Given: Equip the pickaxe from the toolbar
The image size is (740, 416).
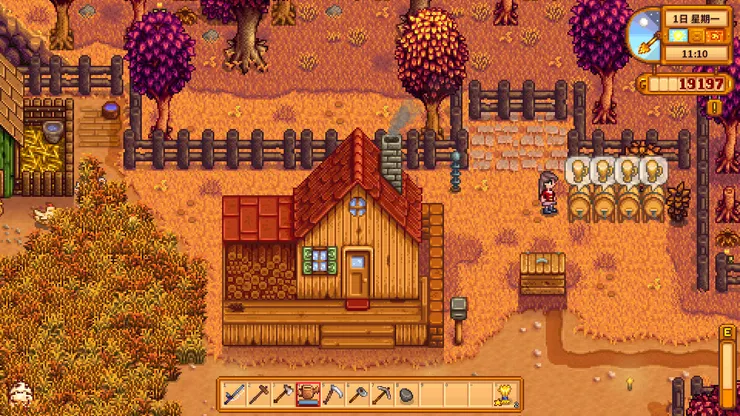Looking at the screenshot, I should click(x=381, y=393).
